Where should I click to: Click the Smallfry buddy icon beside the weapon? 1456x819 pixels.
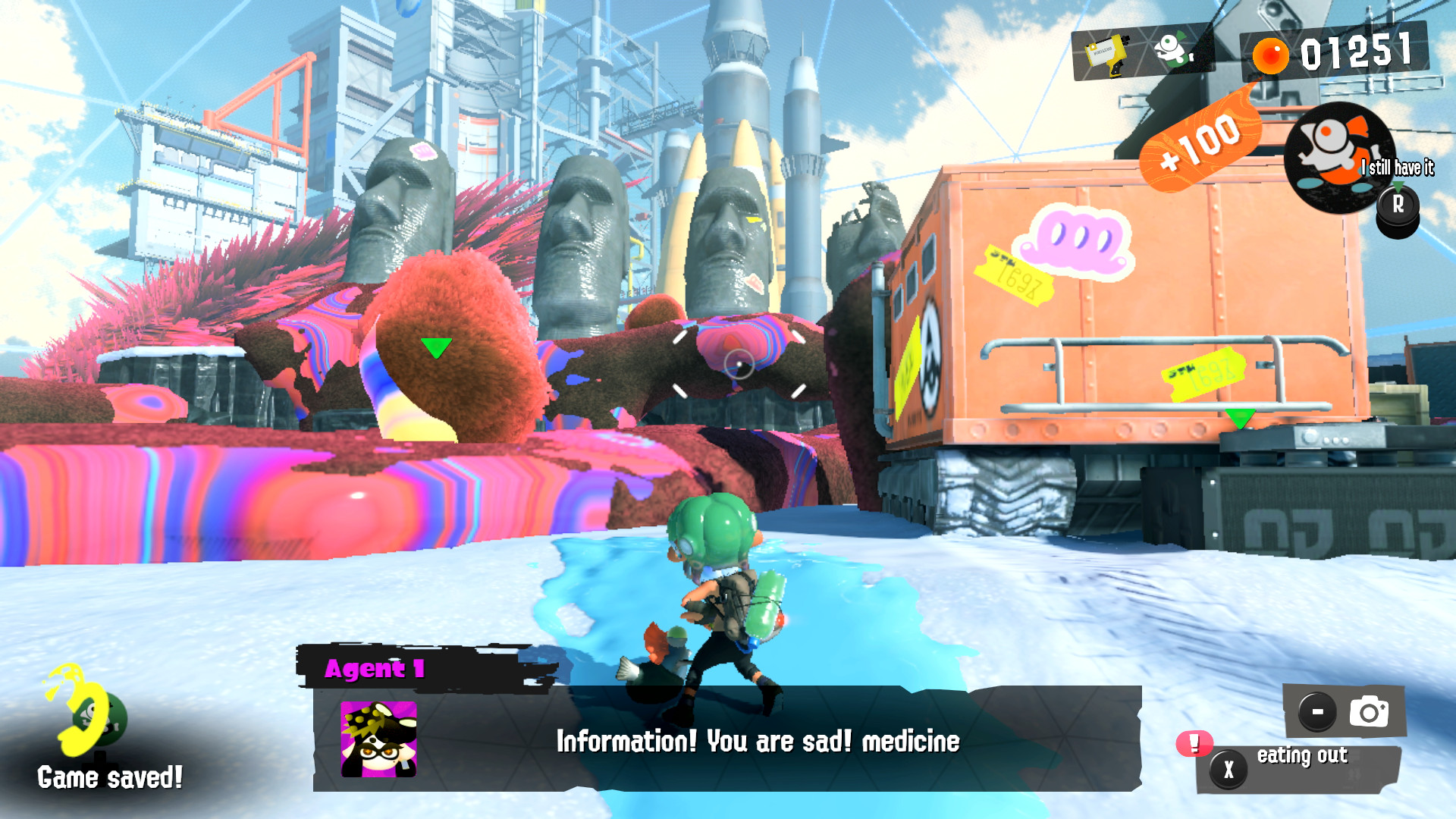click(1174, 50)
